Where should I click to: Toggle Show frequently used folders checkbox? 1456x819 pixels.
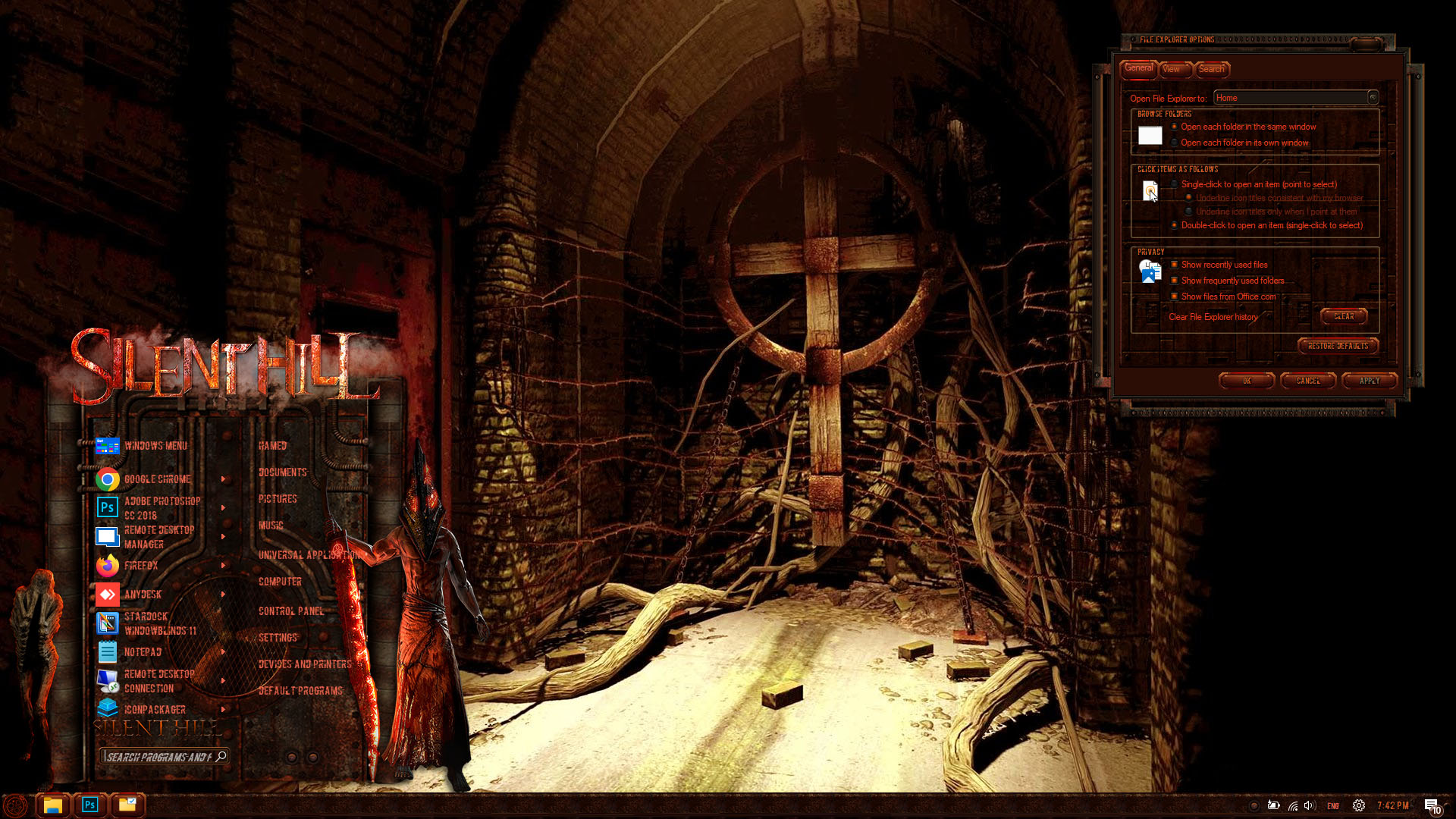[1175, 281]
